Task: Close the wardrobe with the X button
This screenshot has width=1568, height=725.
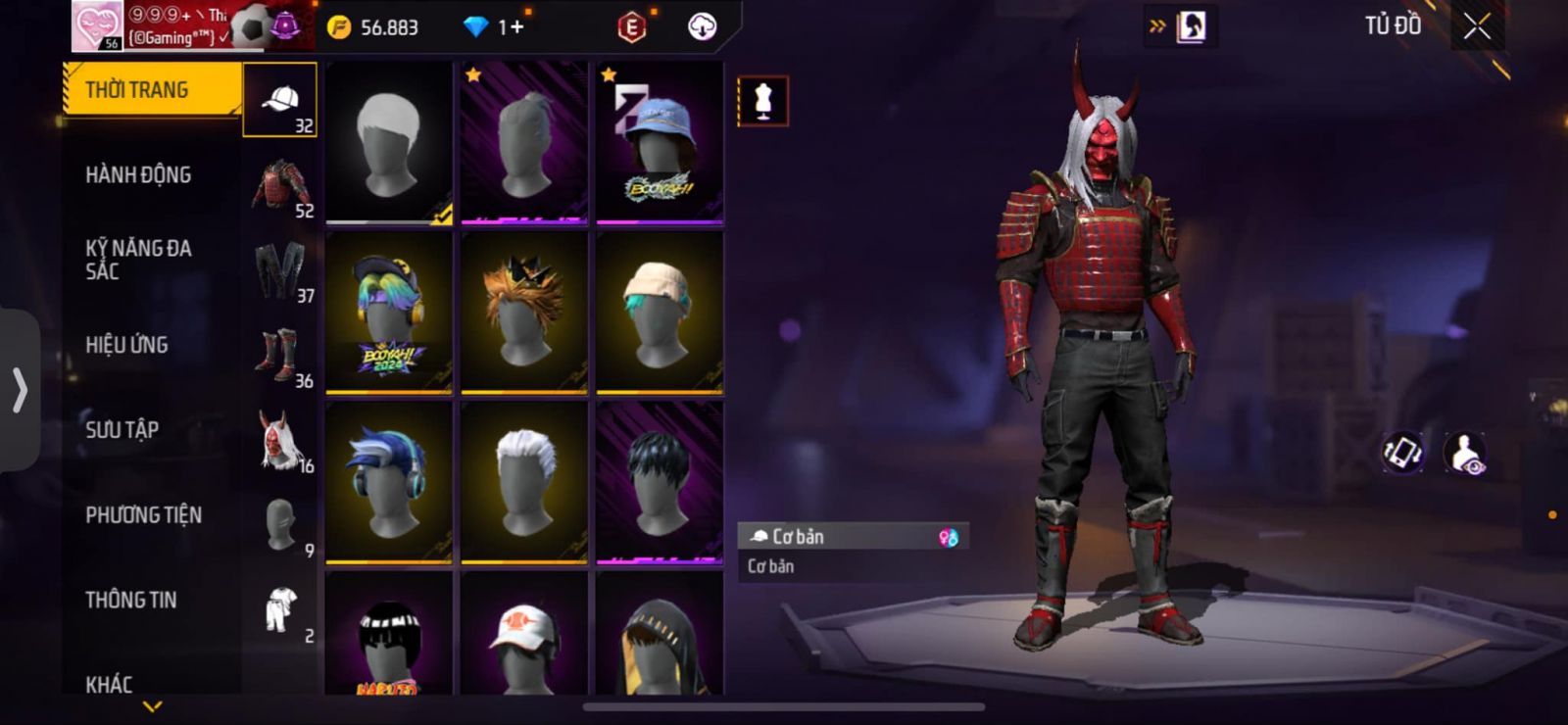Action: point(1477,27)
